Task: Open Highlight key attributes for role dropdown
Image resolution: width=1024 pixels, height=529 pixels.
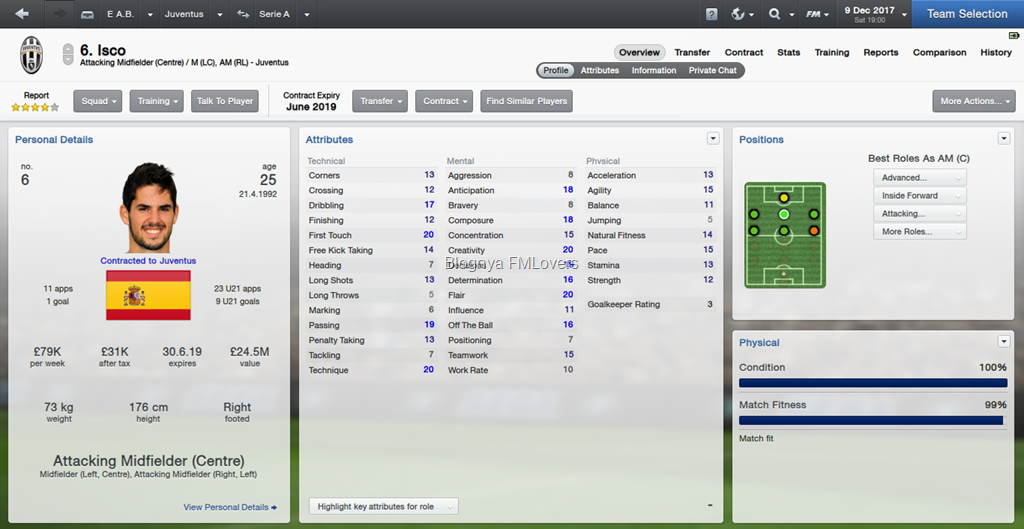Action: pyautogui.click(x=383, y=507)
